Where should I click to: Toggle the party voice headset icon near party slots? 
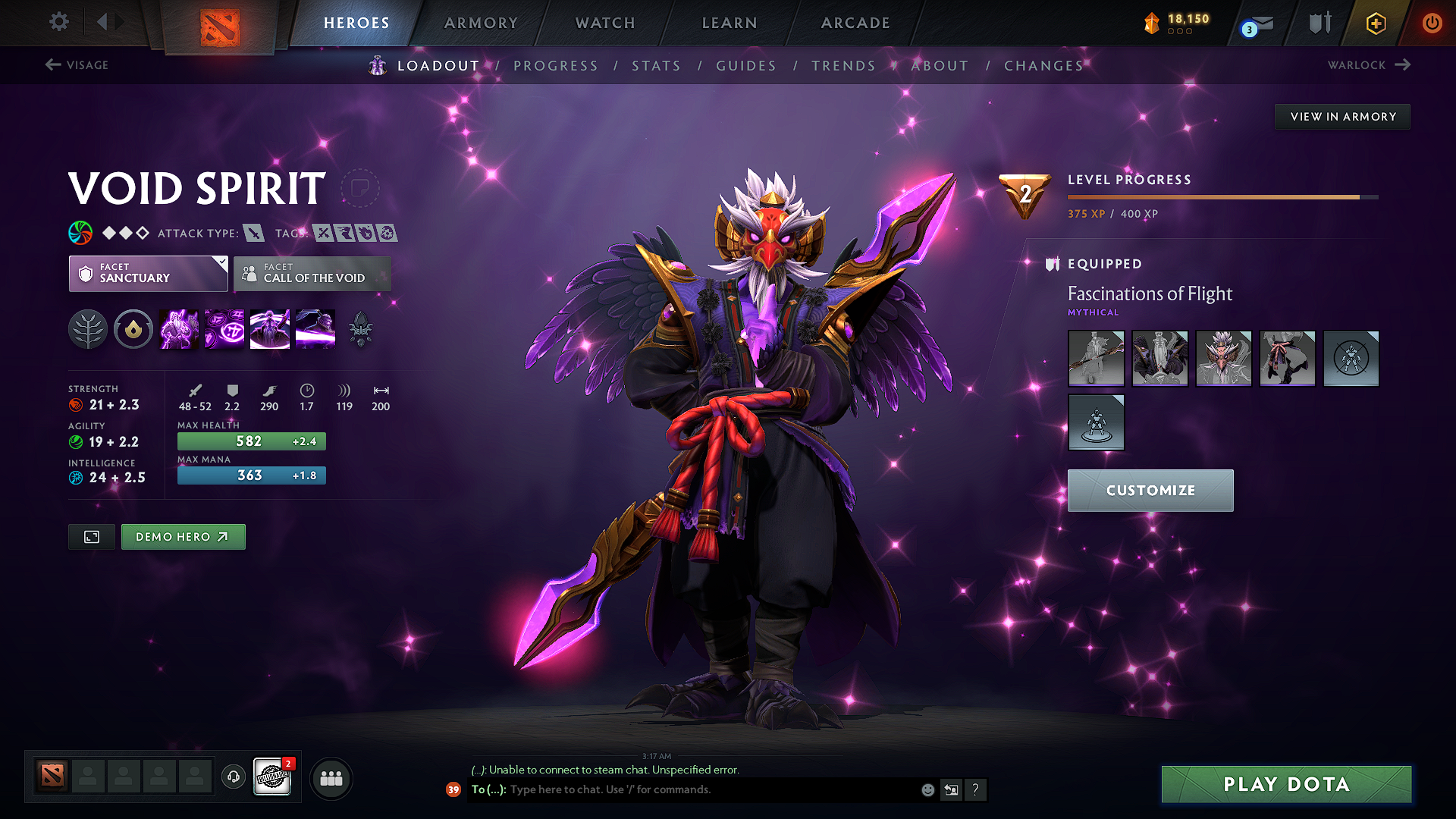pos(233,777)
